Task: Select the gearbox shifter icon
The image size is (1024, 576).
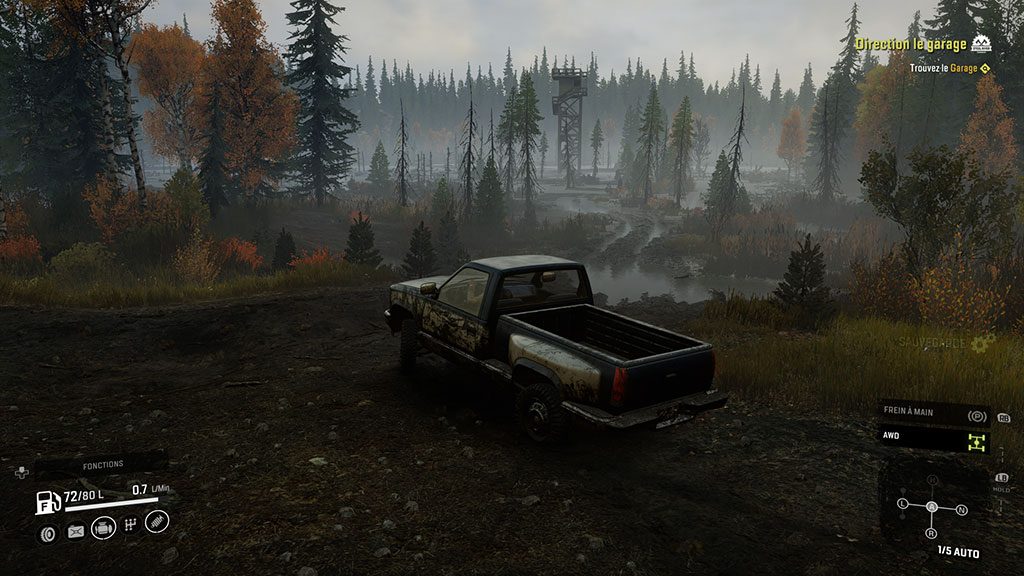Action: coord(130,526)
